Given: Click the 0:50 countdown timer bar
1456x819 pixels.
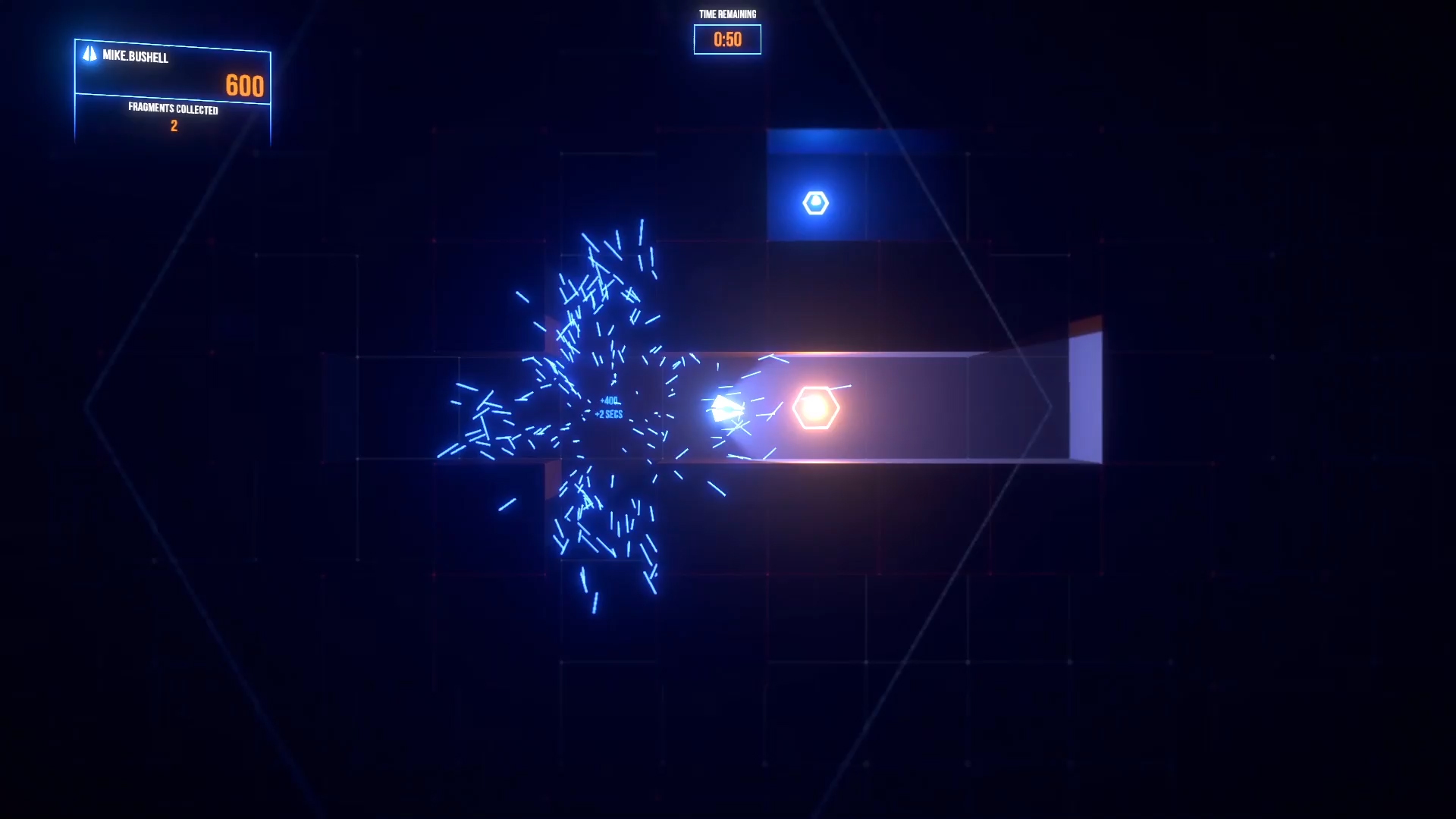Looking at the screenshot, I should pyautogui.click(x=726, y=39).
